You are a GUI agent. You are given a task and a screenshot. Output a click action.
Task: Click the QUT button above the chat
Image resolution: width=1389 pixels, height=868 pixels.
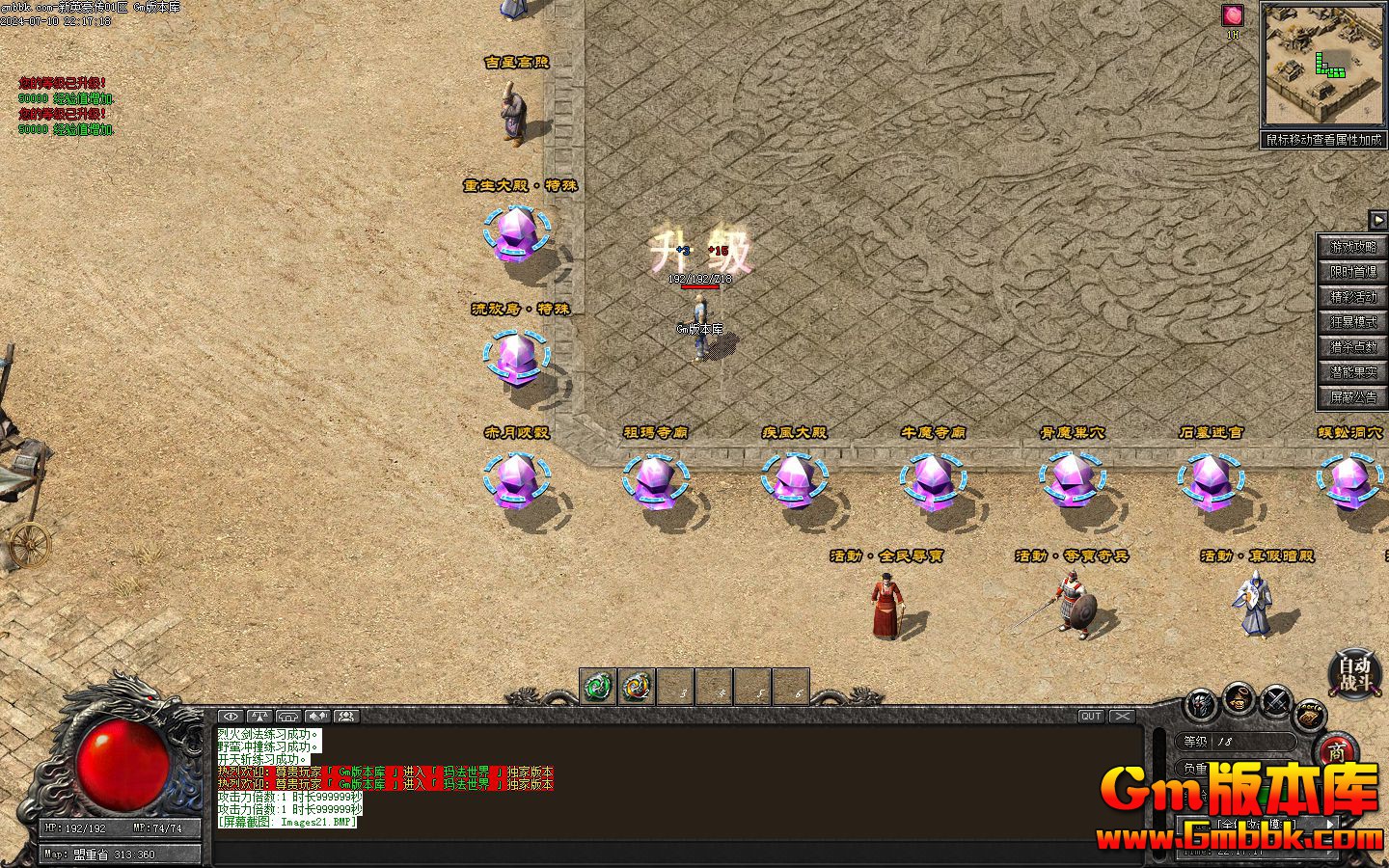point(1091,717)
